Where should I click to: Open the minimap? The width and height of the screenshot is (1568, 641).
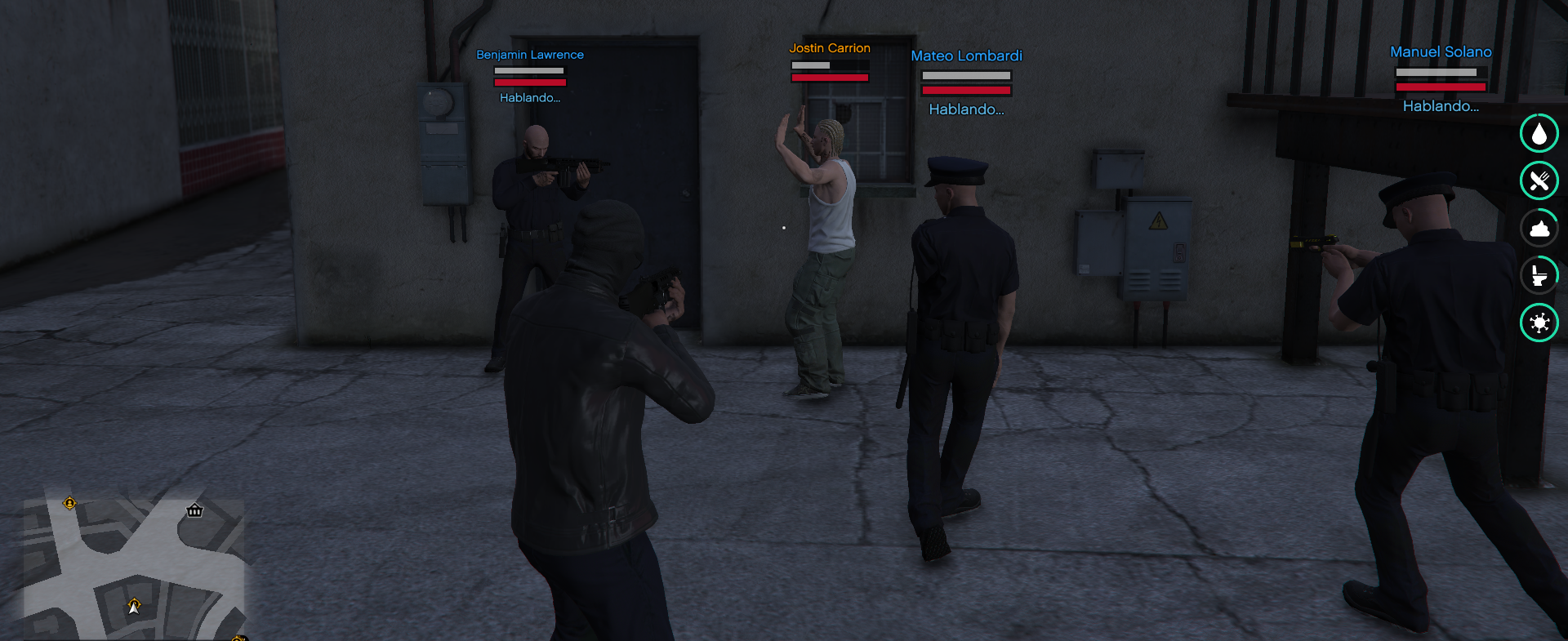click(x=133, y=568)
